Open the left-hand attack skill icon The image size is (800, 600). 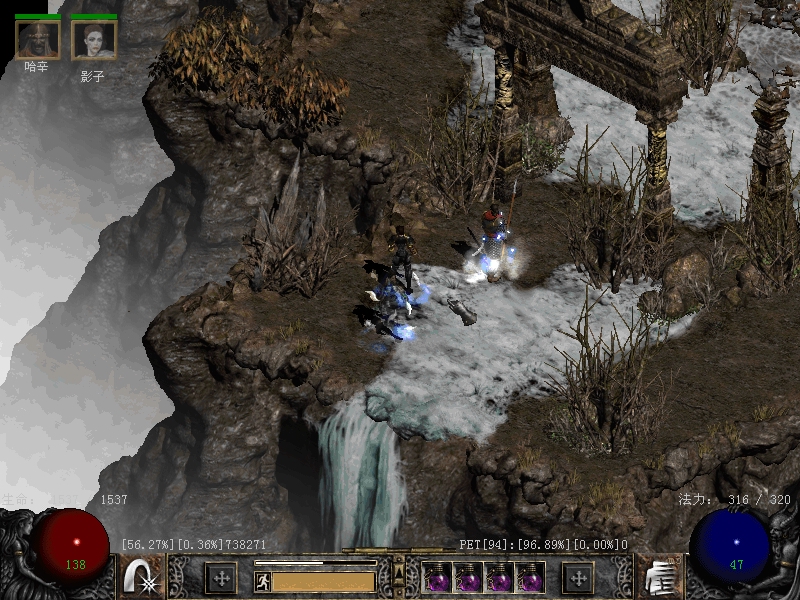point(141,578)
